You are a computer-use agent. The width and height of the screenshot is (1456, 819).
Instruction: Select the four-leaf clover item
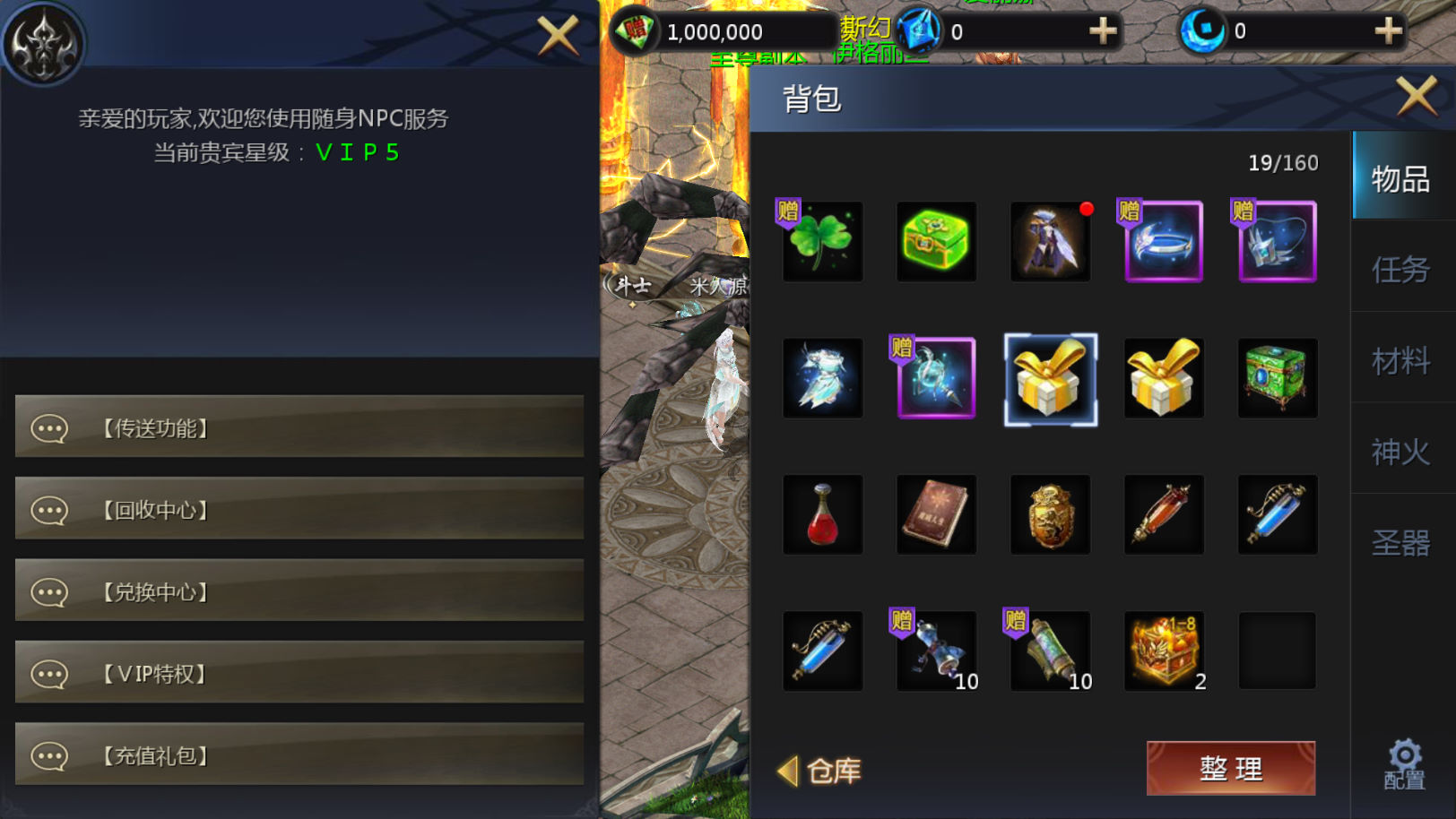(822, 242)
